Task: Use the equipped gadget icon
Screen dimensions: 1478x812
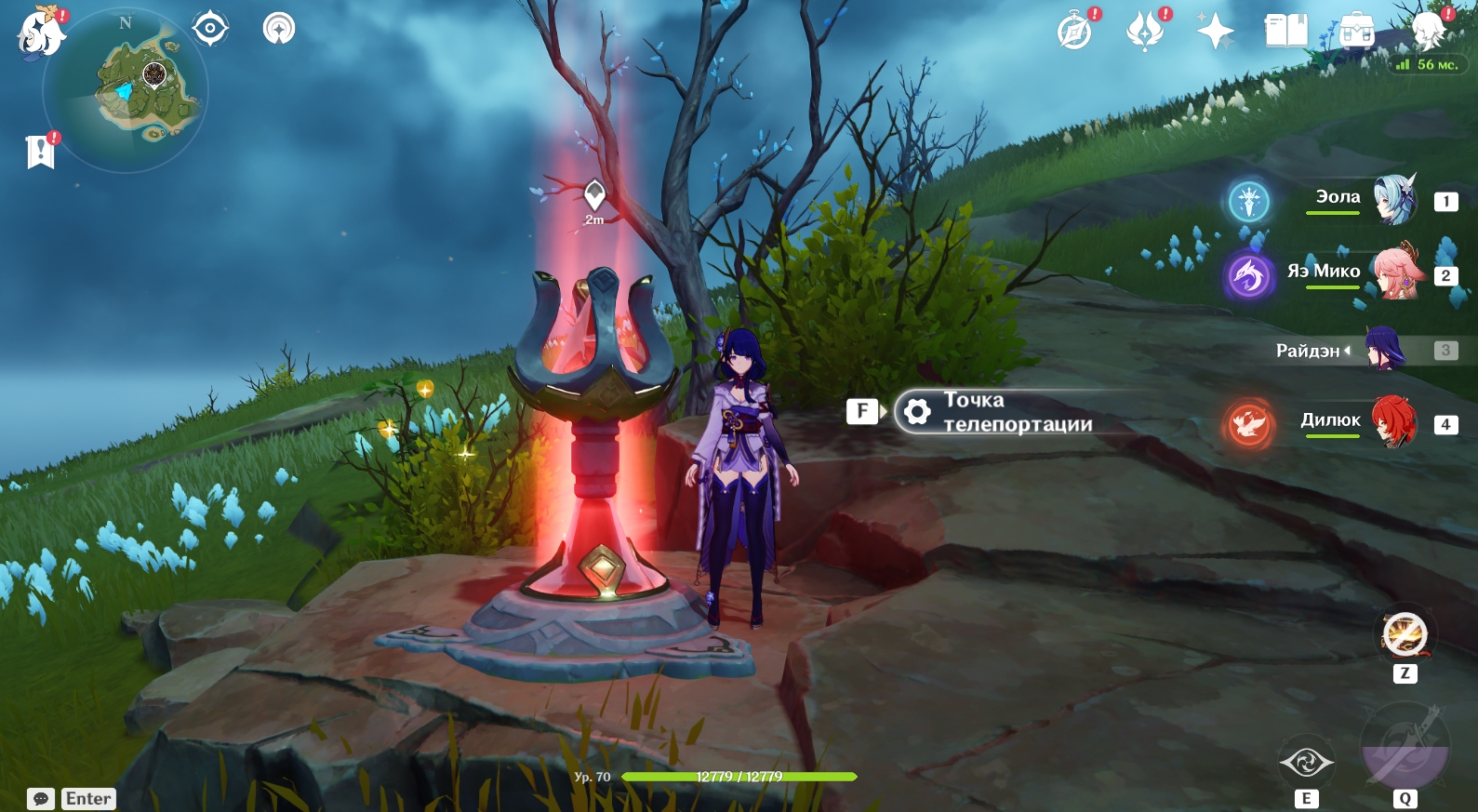Action: pos(1405,636)
